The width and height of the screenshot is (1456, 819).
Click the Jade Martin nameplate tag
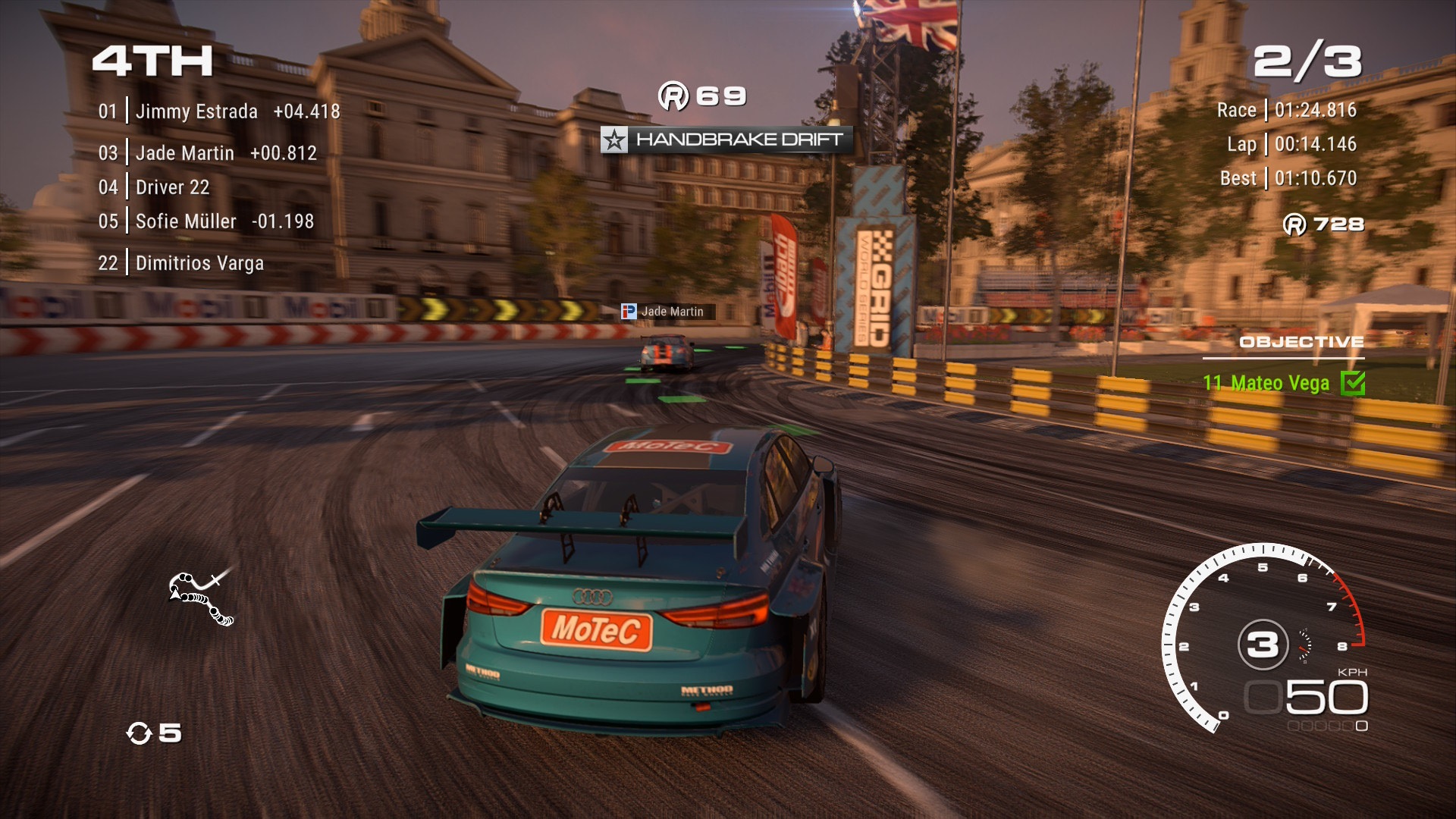click(x=667, y=312)
